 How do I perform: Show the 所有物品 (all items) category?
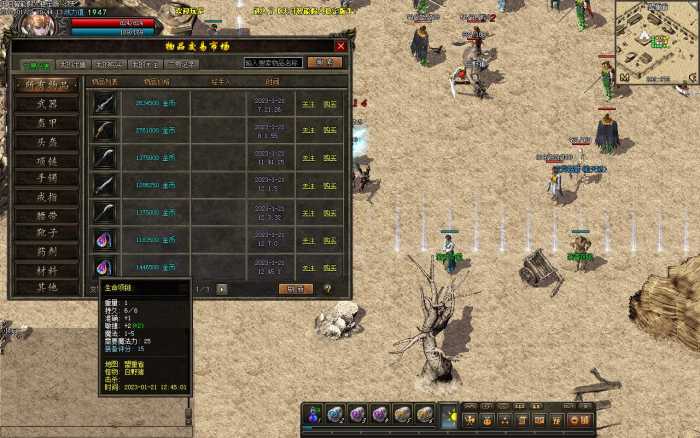click(x=47, y=85)
